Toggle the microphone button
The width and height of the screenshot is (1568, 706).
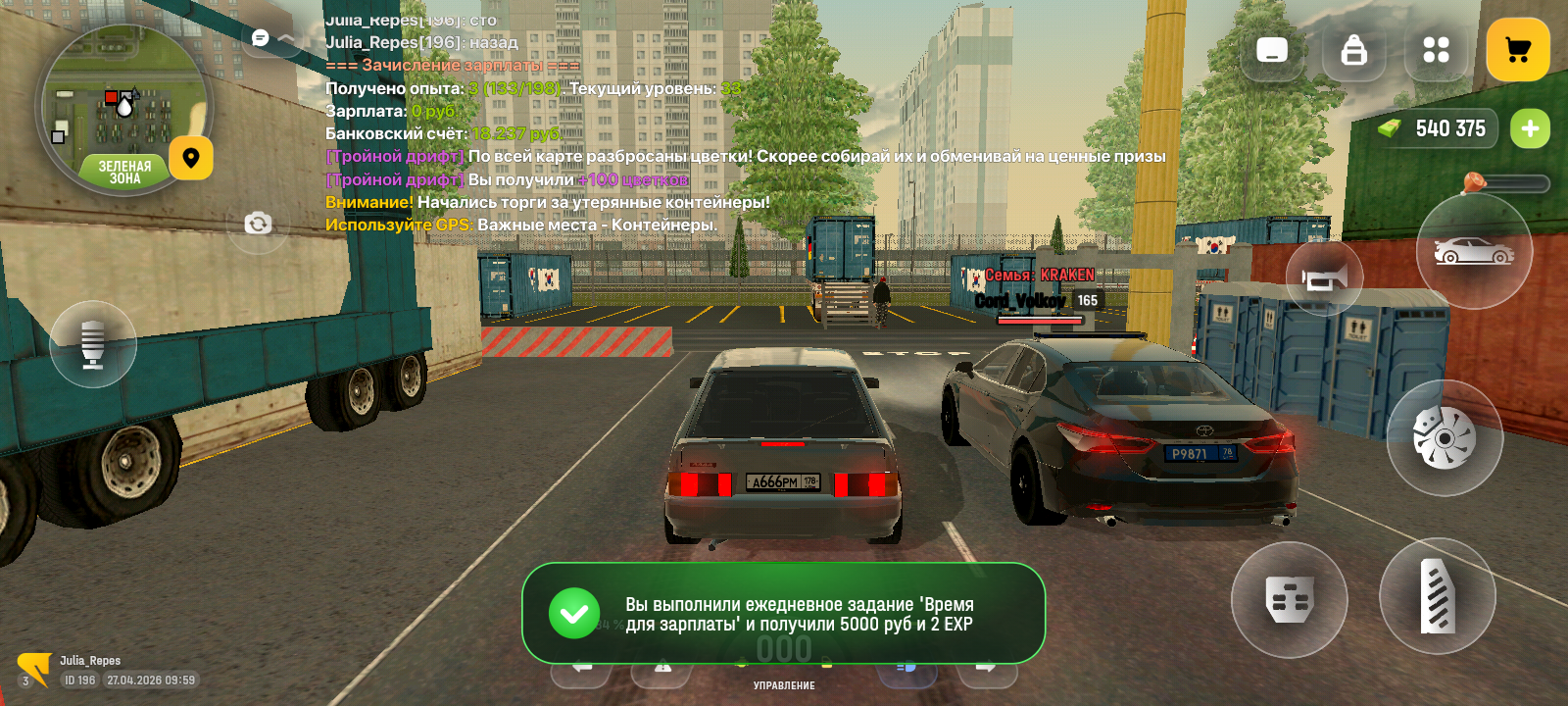point(93,343)
